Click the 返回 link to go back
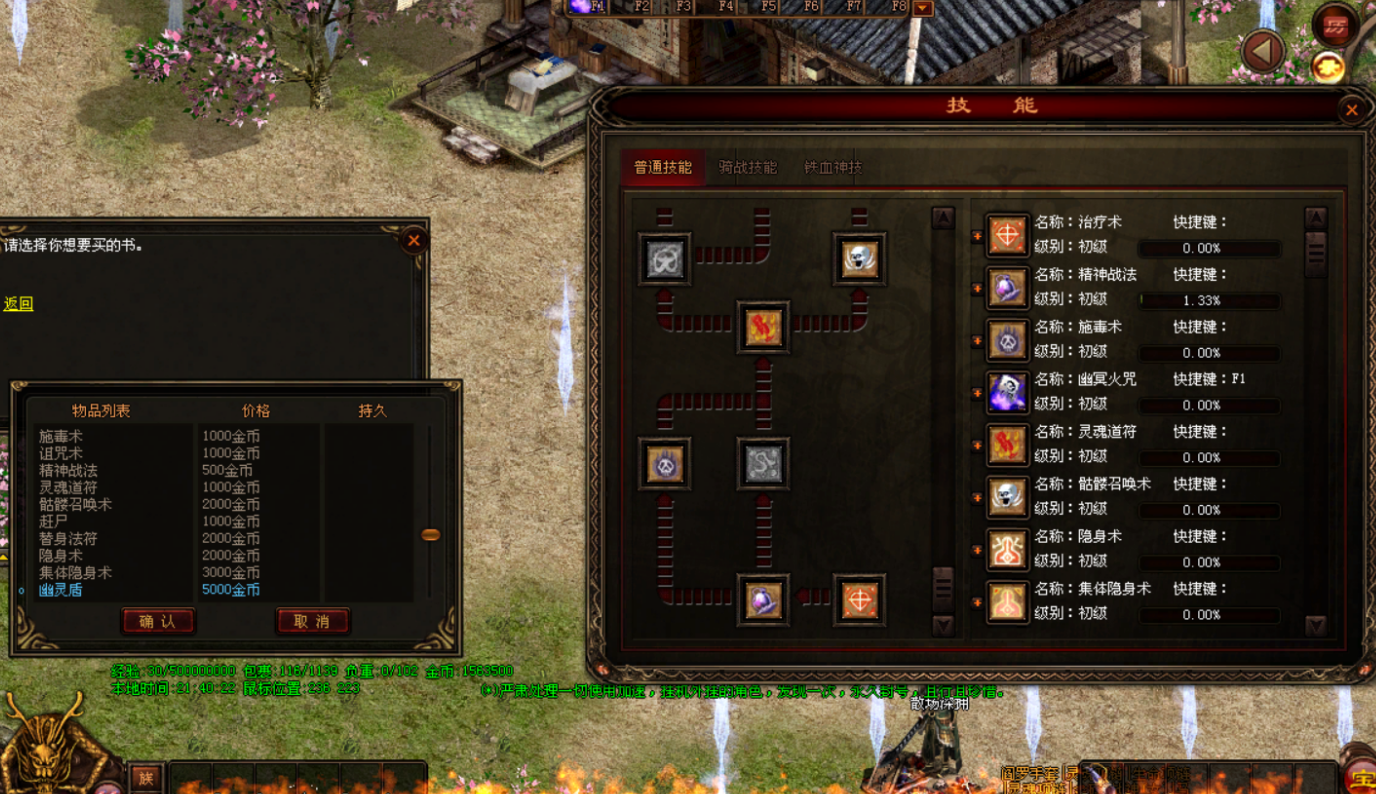The image size is (1376, 794). (x=18, y=304)
